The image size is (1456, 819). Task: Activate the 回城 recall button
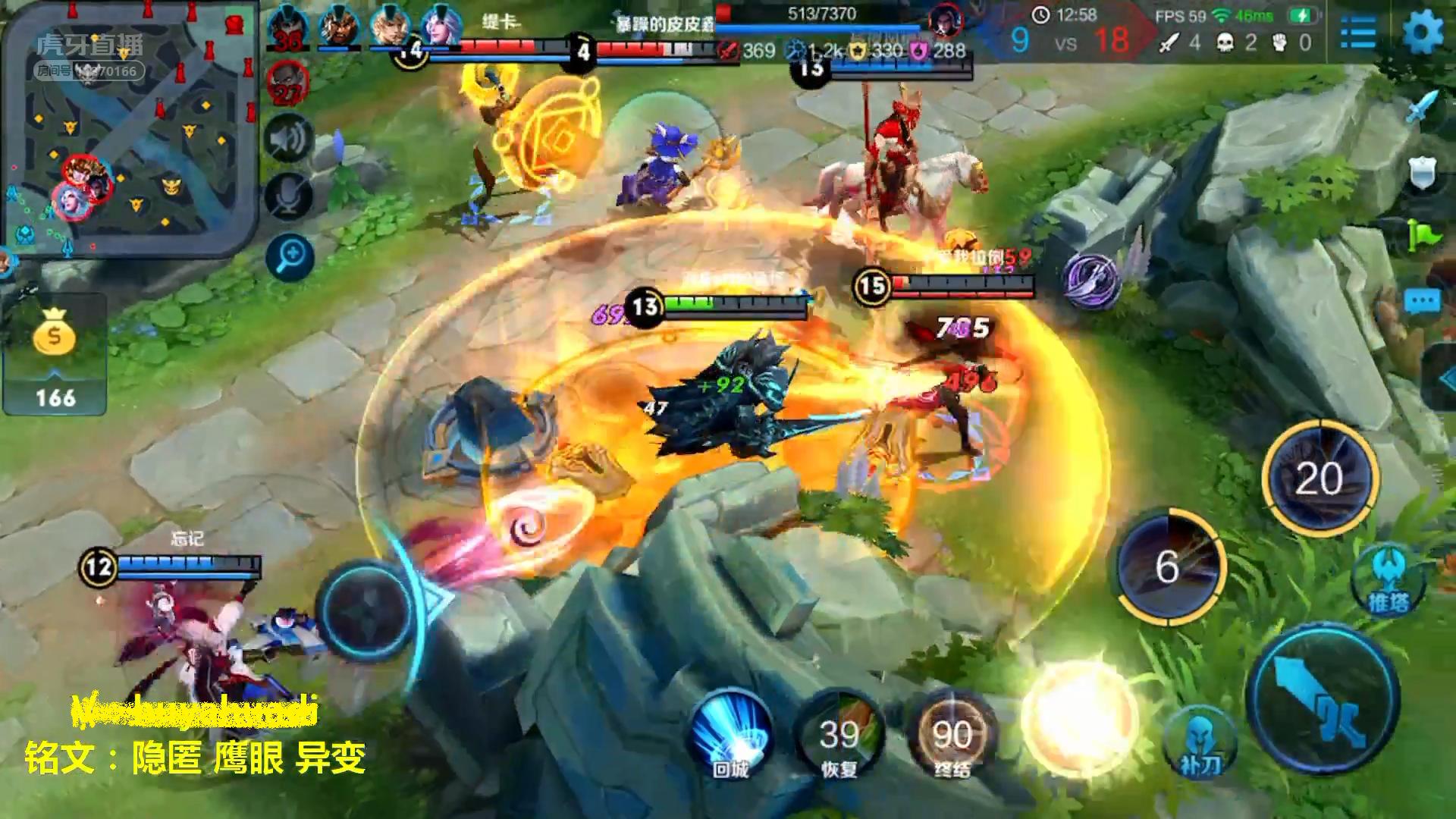click(731, 733)
